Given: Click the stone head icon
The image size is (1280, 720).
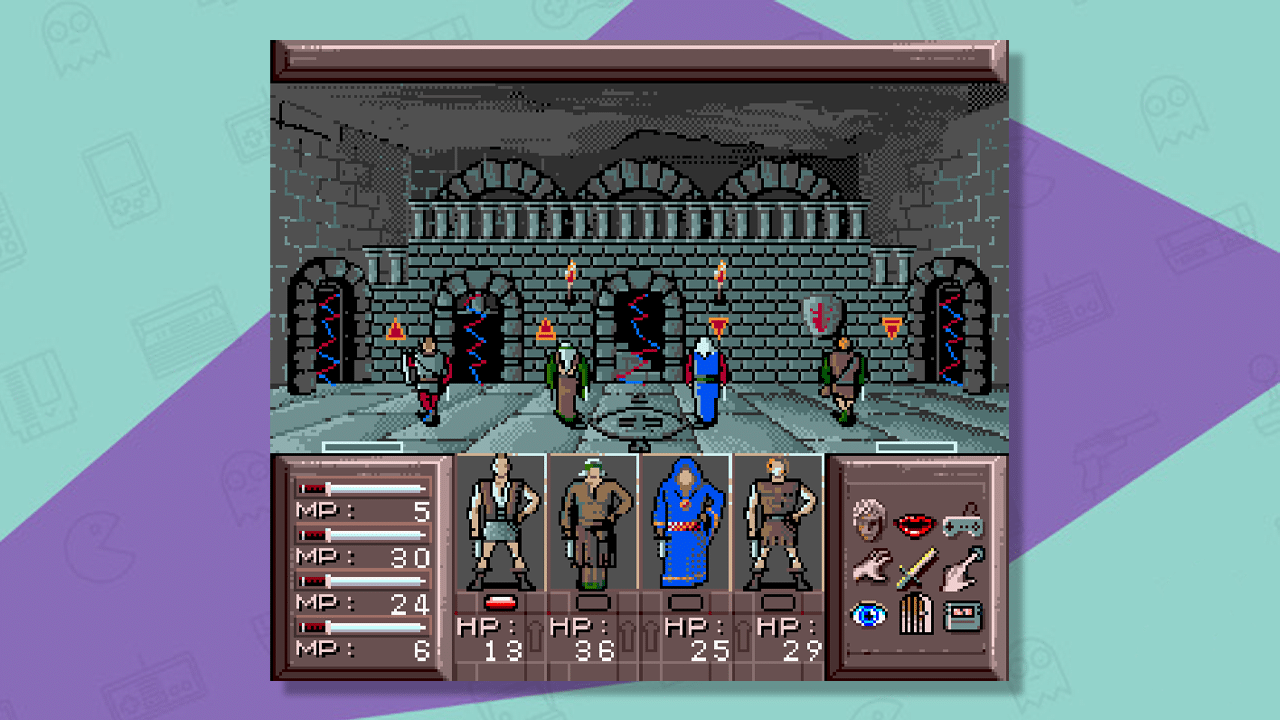Looking at the screenshot, I should (x=866, y=517).
